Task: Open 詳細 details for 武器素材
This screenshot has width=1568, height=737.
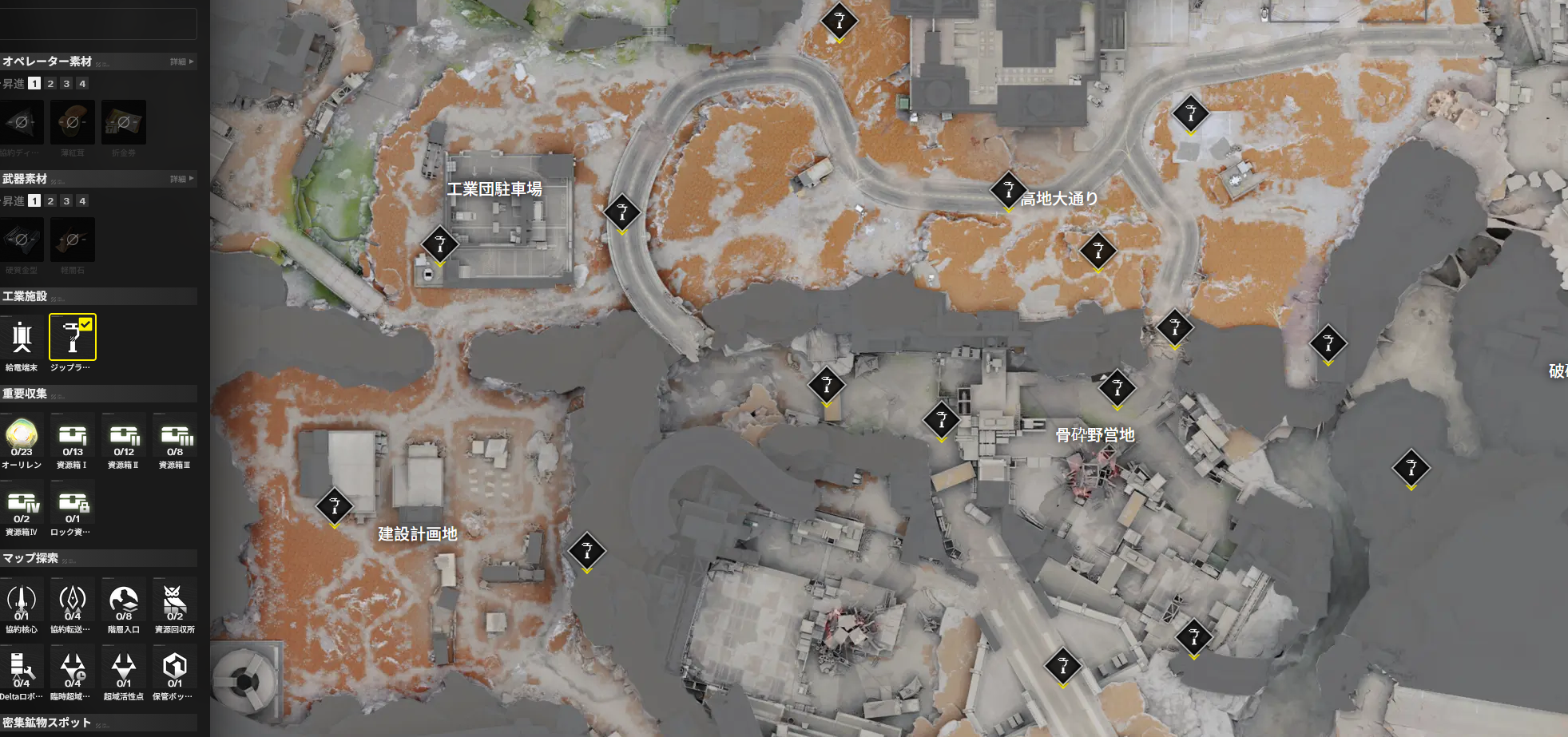Action: click(x=181, y=179)
